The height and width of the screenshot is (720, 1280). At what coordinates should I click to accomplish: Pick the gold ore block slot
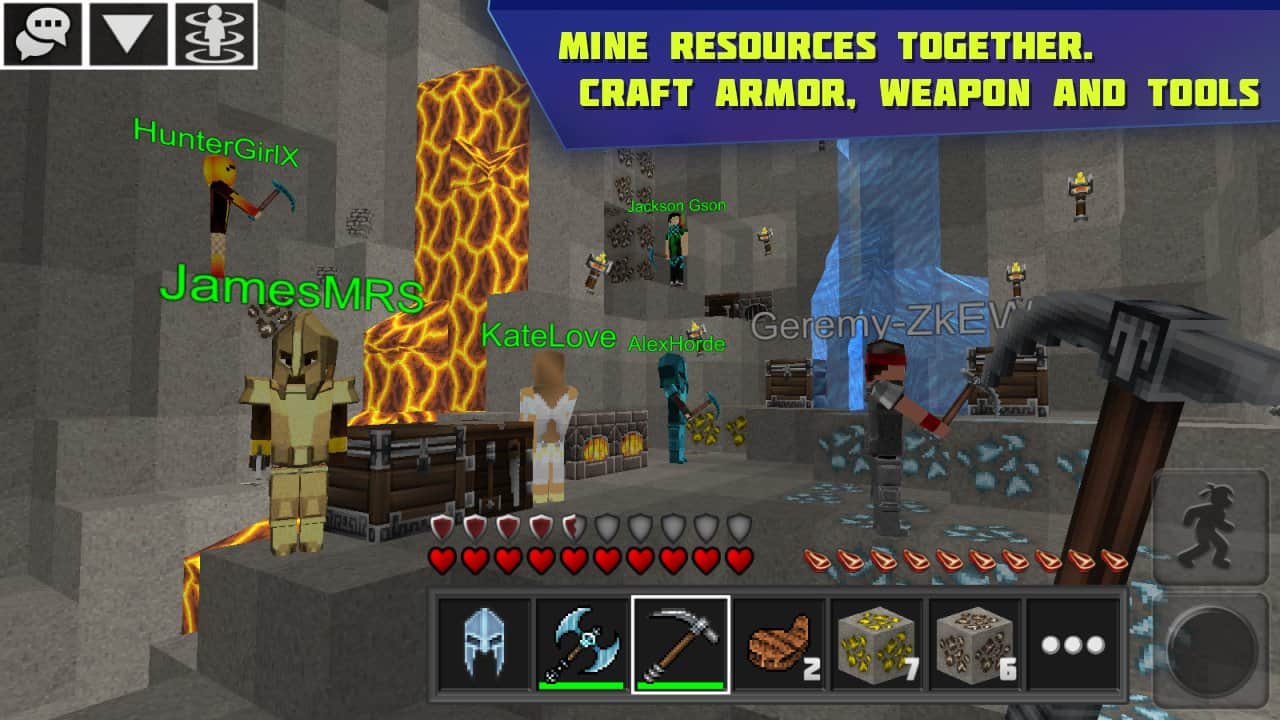point(876,644)
